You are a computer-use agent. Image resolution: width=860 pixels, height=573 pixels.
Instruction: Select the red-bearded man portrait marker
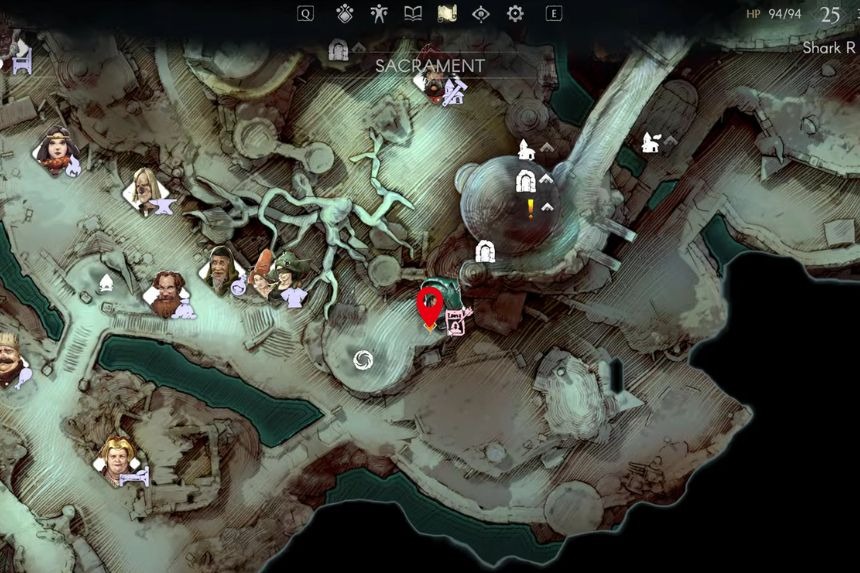point(168,293)
